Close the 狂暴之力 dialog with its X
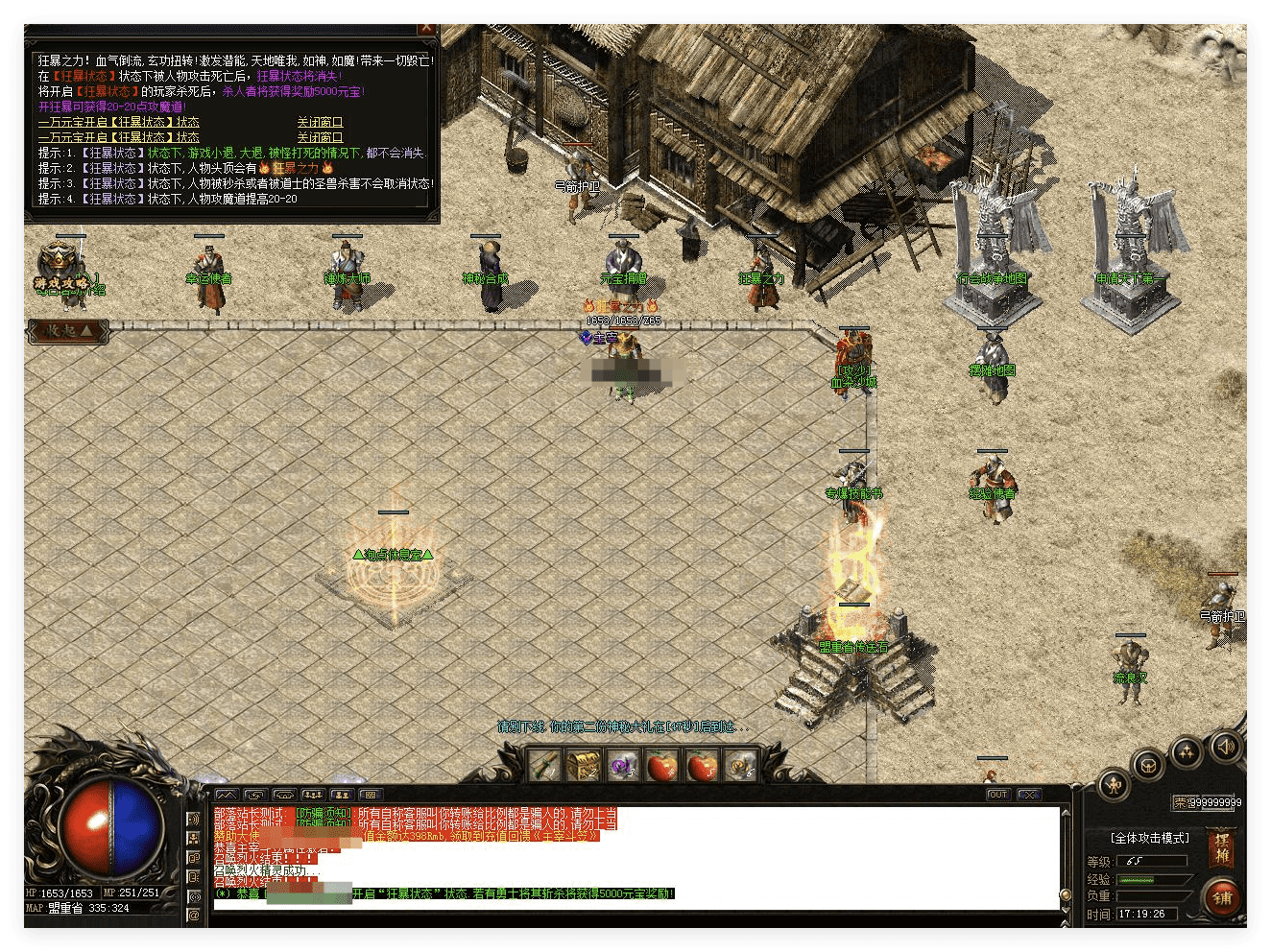 tap(426, 29)
